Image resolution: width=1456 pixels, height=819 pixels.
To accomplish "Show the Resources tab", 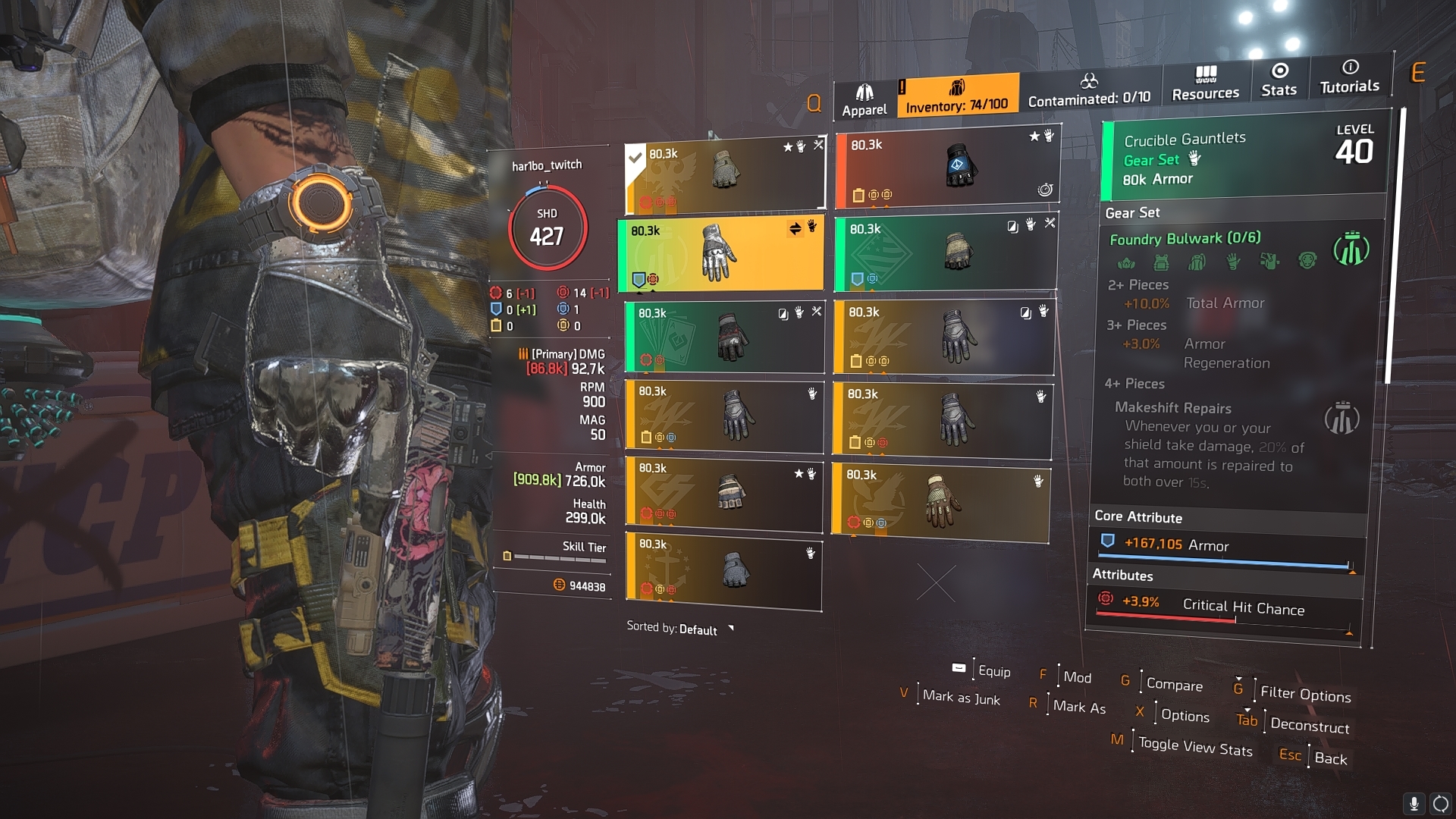I will click(1205, 83).
